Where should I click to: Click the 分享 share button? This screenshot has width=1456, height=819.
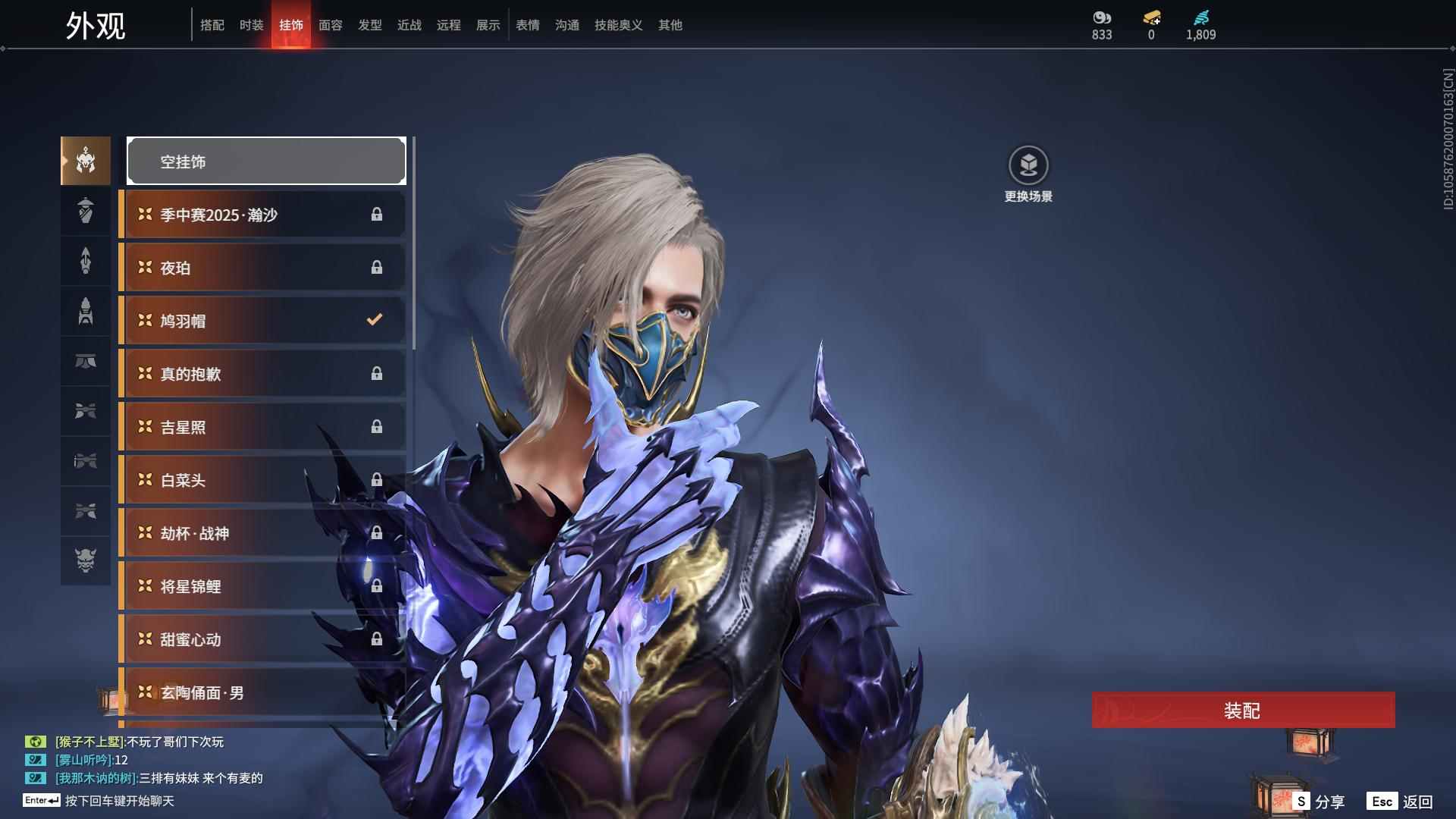[x=1319, y=802]
